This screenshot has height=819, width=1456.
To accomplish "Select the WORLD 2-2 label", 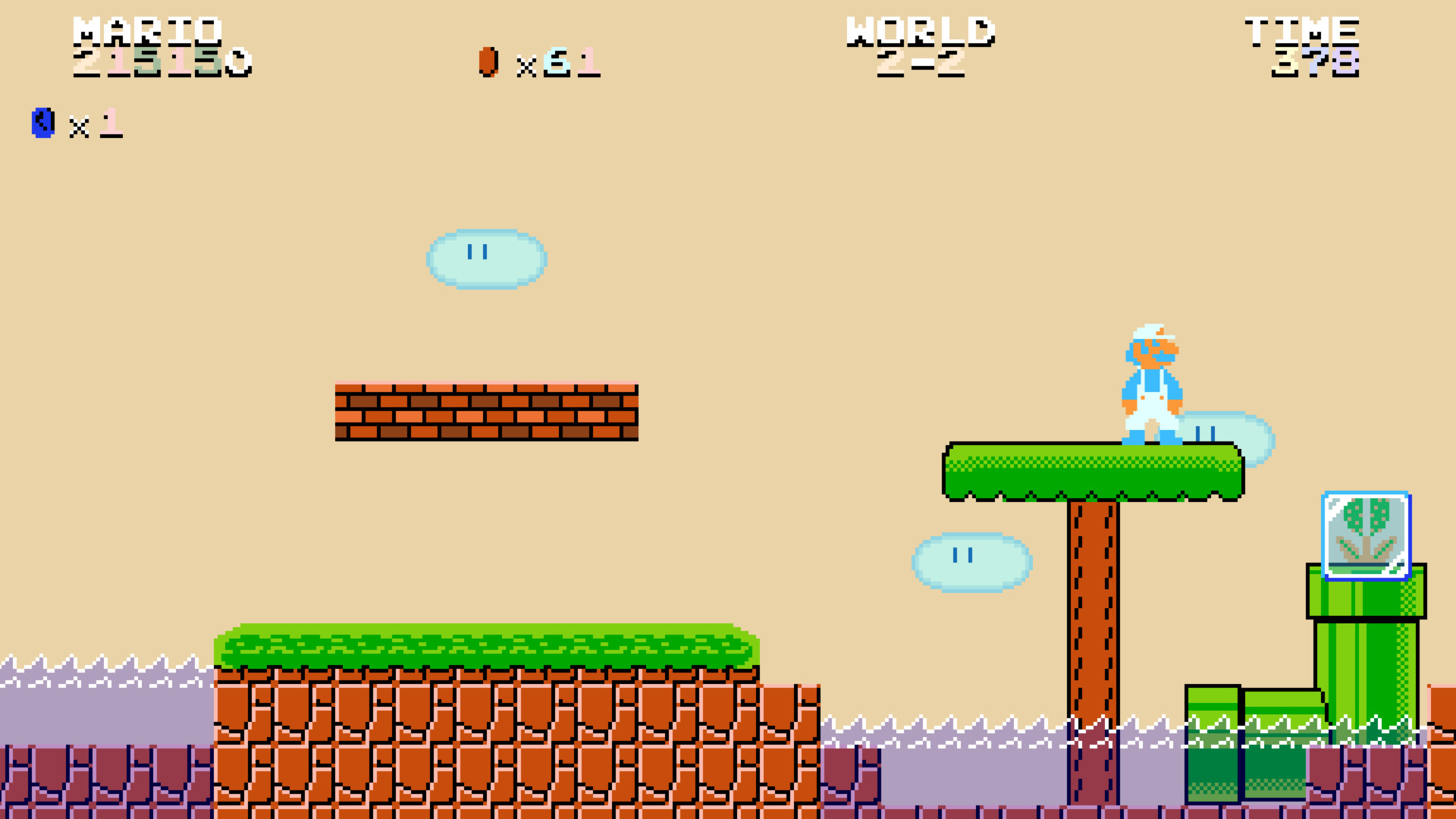I will (x=921, y=45).
